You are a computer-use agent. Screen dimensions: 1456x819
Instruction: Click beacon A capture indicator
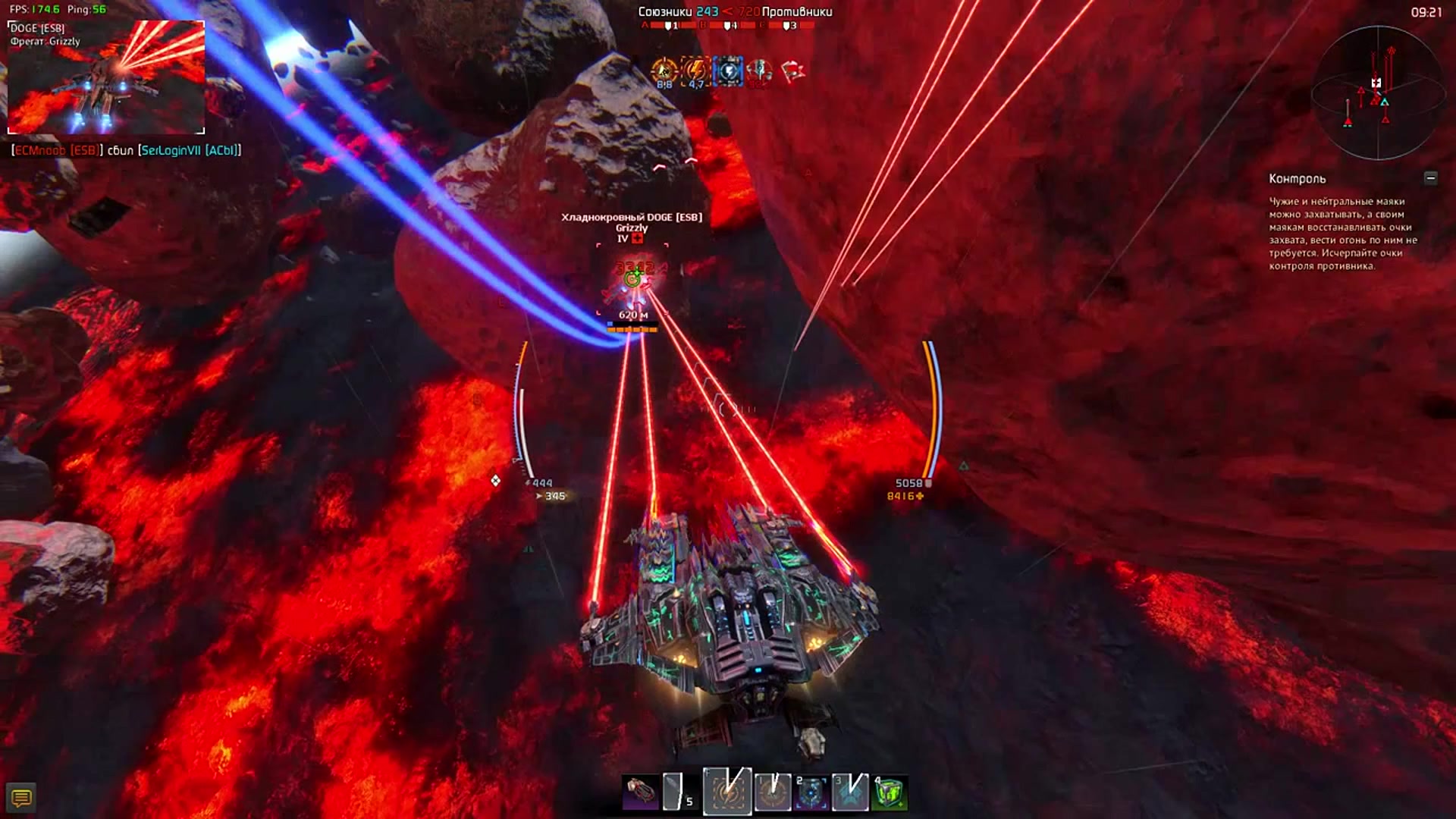[x=668, y=26]
